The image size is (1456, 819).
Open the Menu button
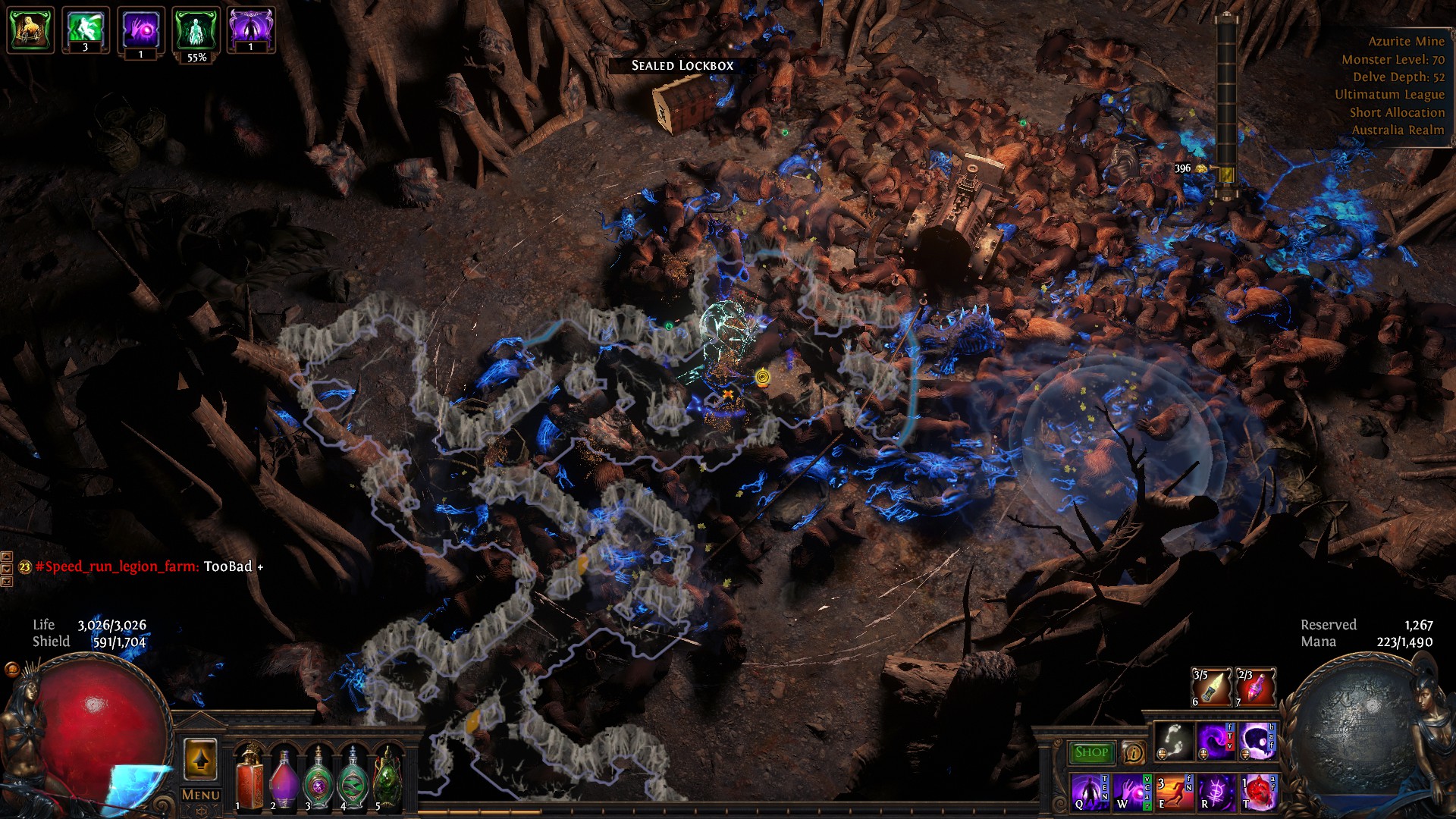201,795
